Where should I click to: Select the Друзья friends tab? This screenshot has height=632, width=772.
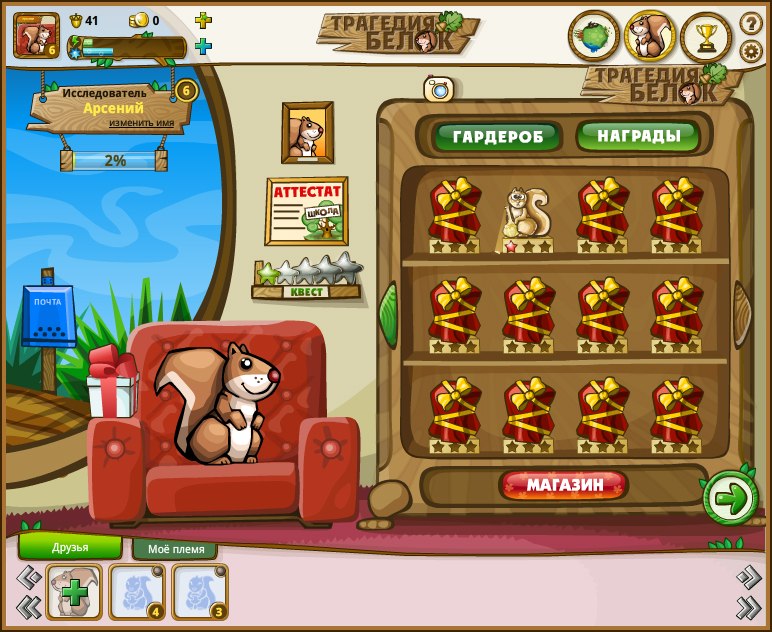coord(70,547)
